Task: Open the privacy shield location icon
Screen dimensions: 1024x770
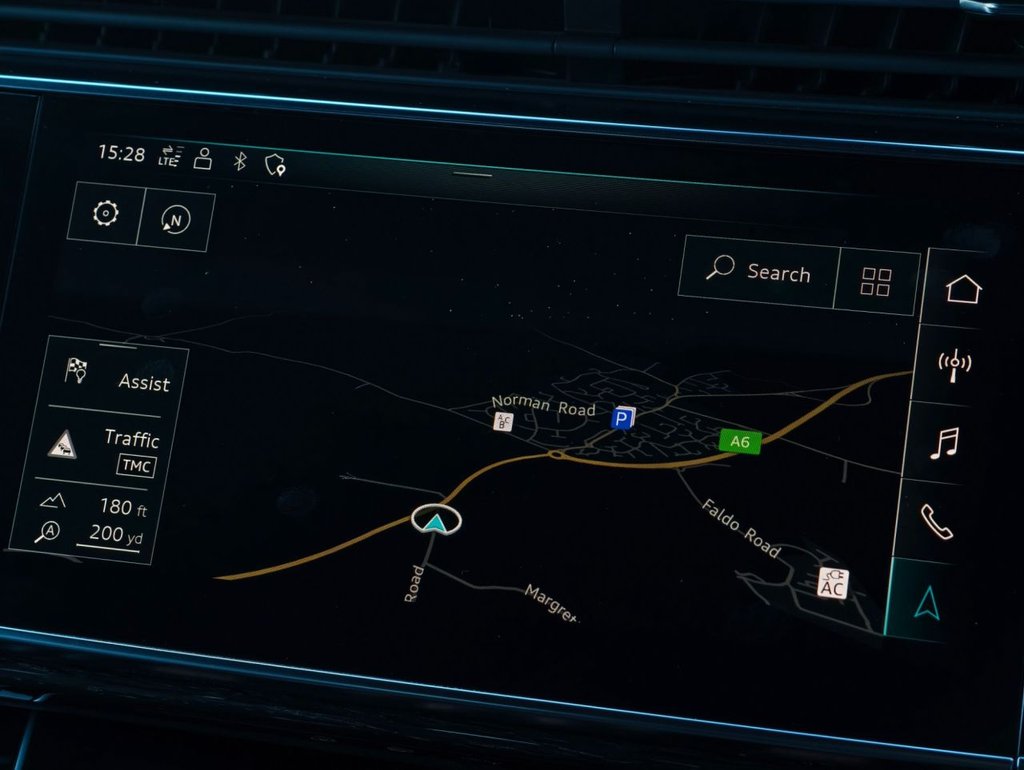Action: (275, 165)
